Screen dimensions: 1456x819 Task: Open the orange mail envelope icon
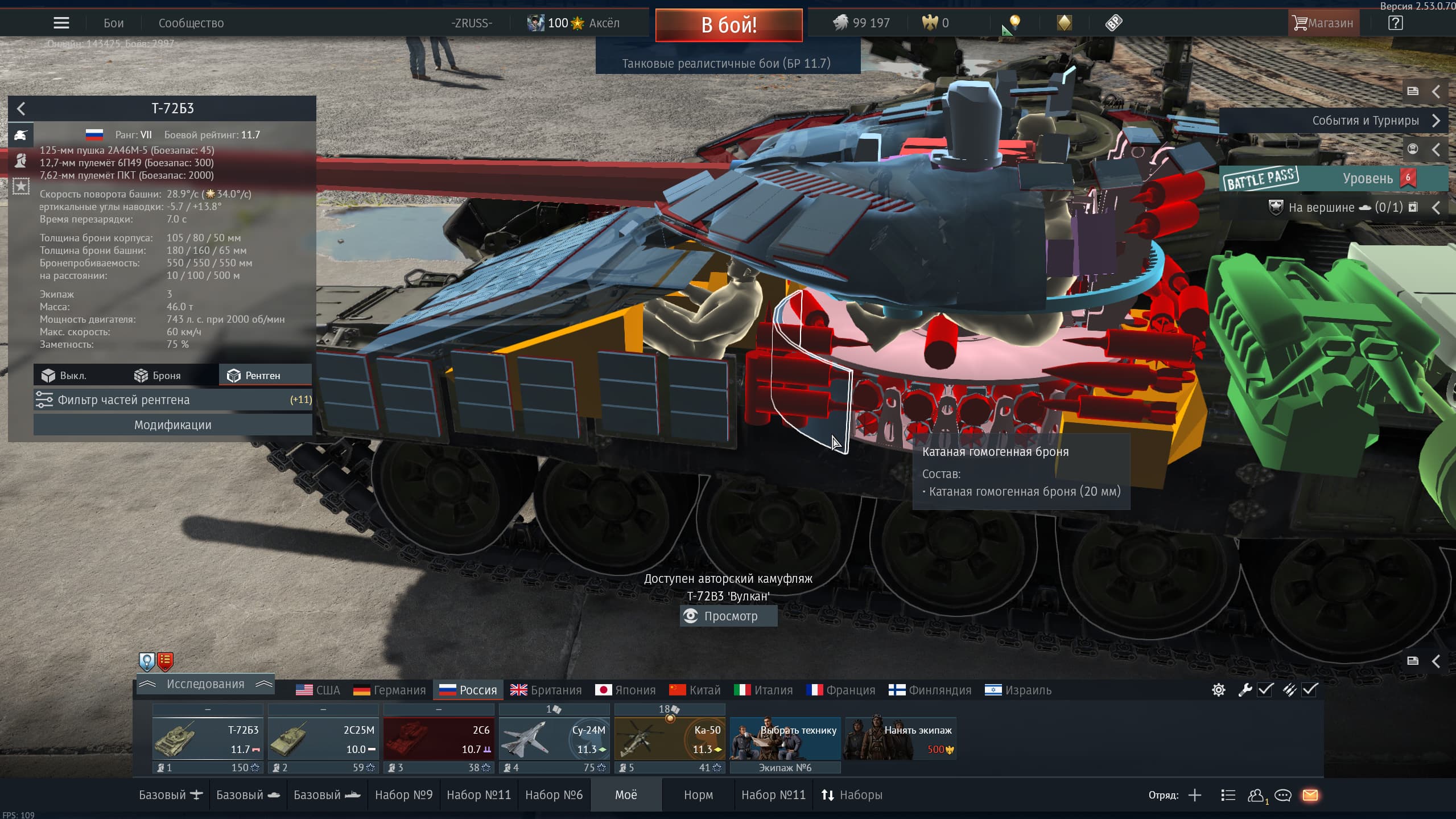tap(1310, 795)
